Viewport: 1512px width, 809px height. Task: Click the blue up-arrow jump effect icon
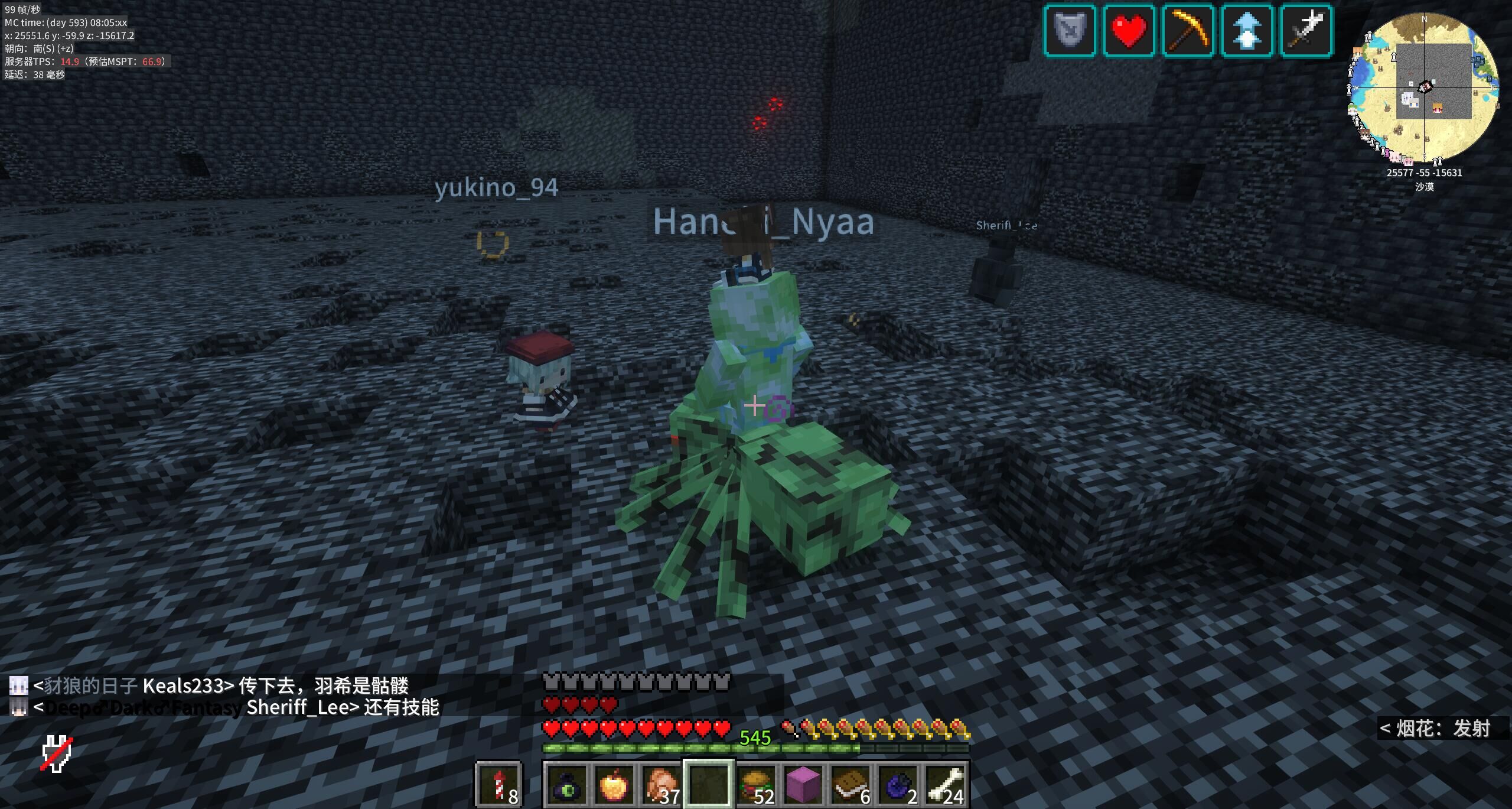1247,31
